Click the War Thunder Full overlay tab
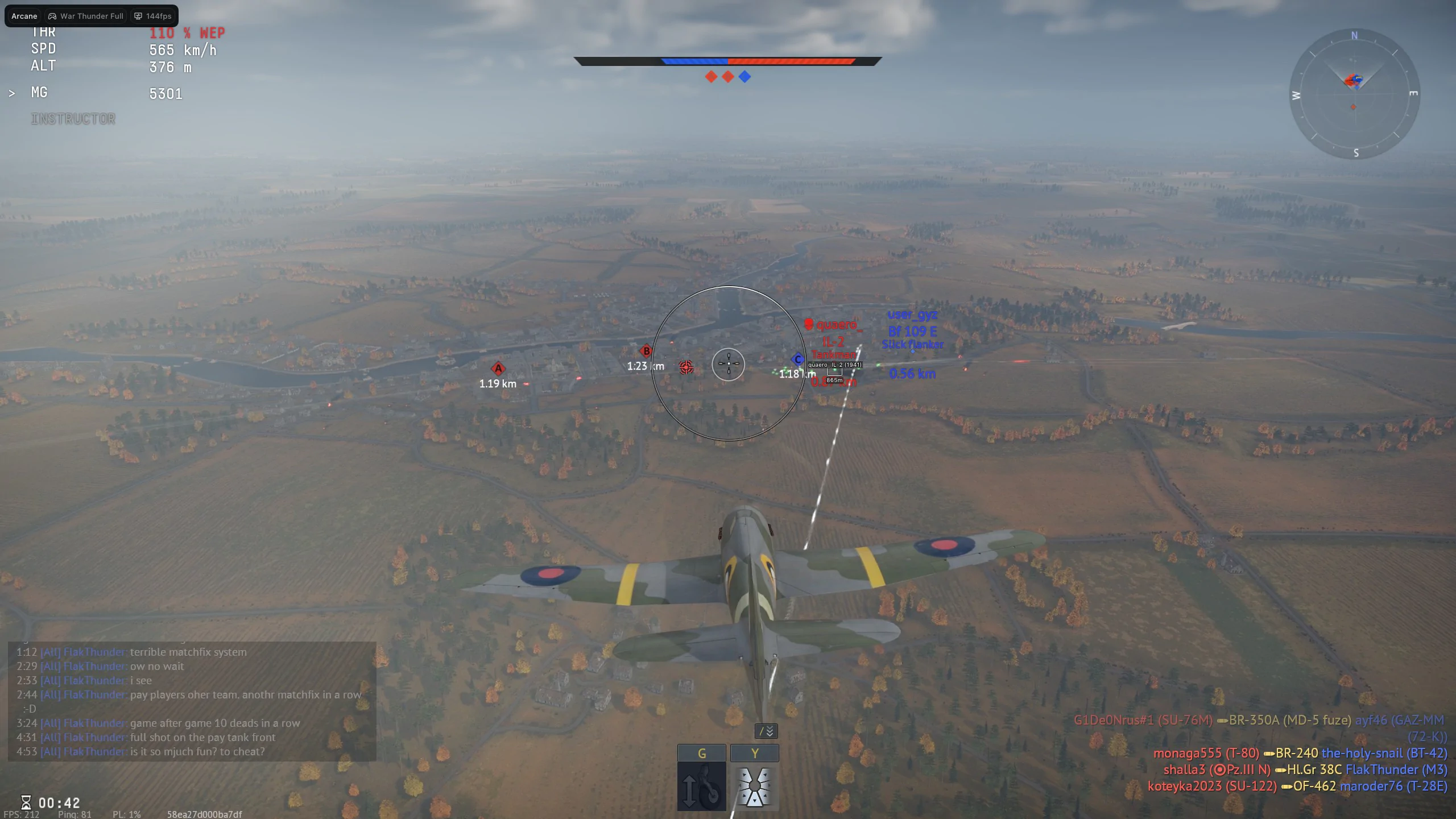Image resolution: width=1456 pixels, height=819 pixels. click(x=86, y=16)
